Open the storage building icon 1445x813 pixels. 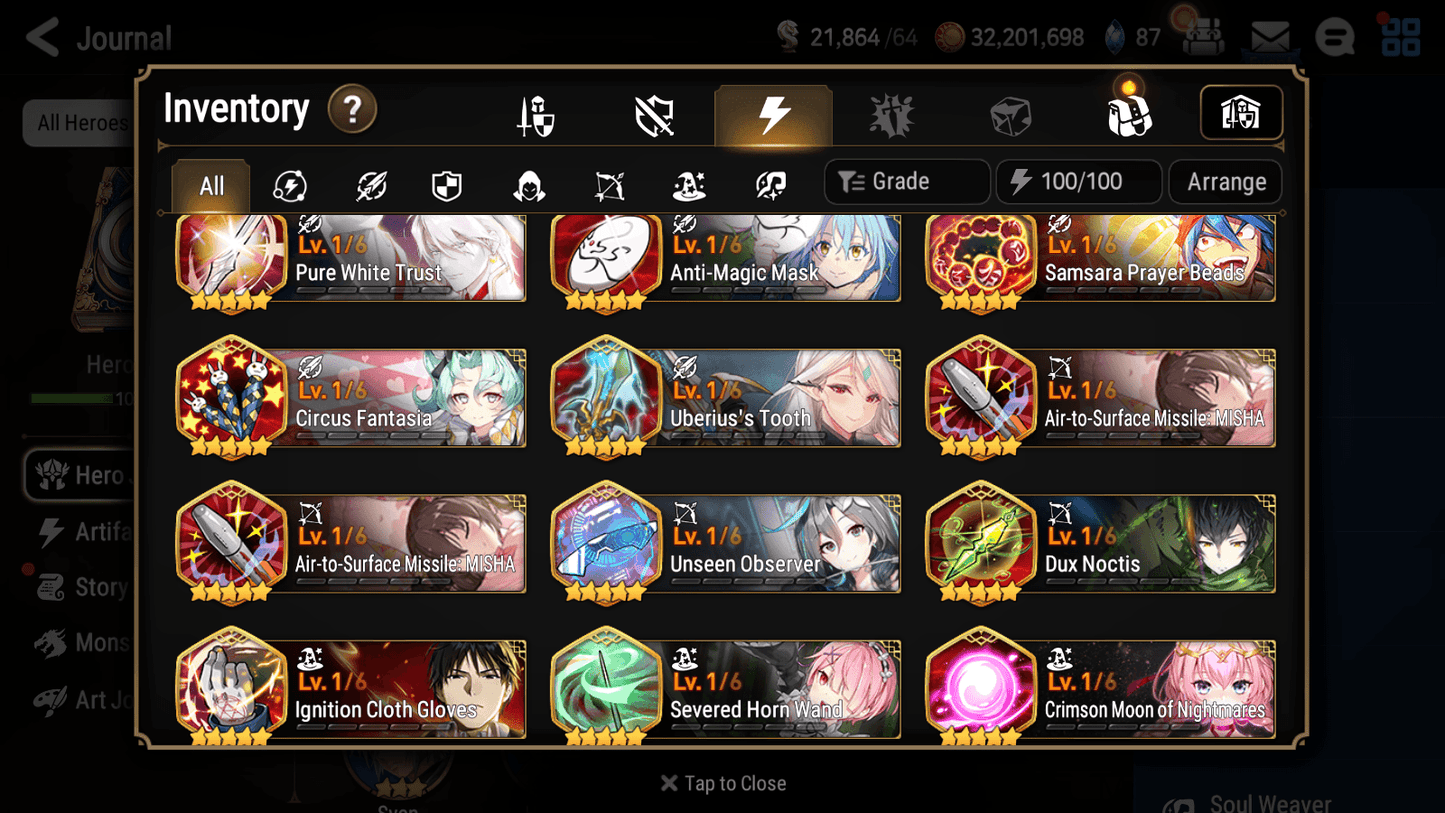click(x=1241, y=113)
